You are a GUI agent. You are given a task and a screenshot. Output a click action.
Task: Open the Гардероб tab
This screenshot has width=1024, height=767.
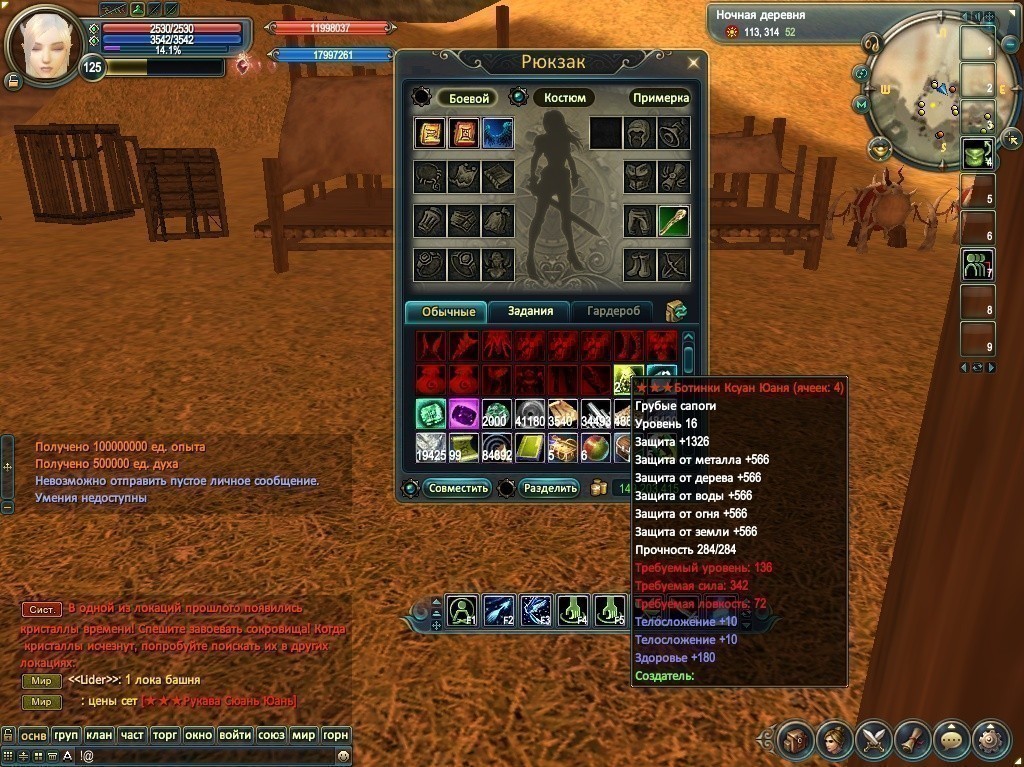tap(613, 311)
